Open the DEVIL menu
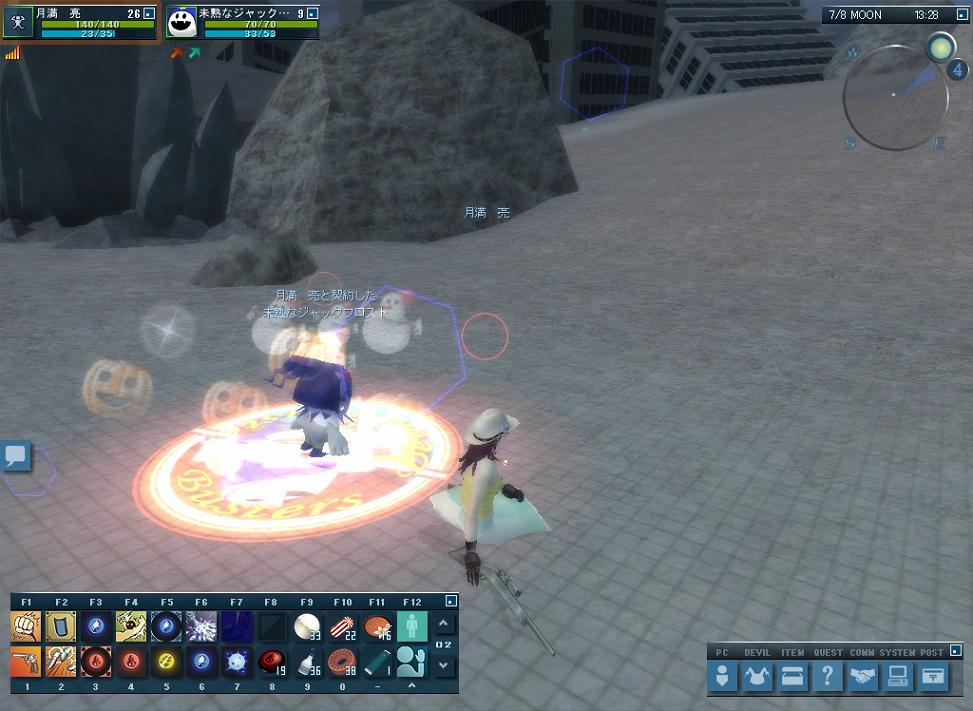973x711 pixels. coord(757,677)
